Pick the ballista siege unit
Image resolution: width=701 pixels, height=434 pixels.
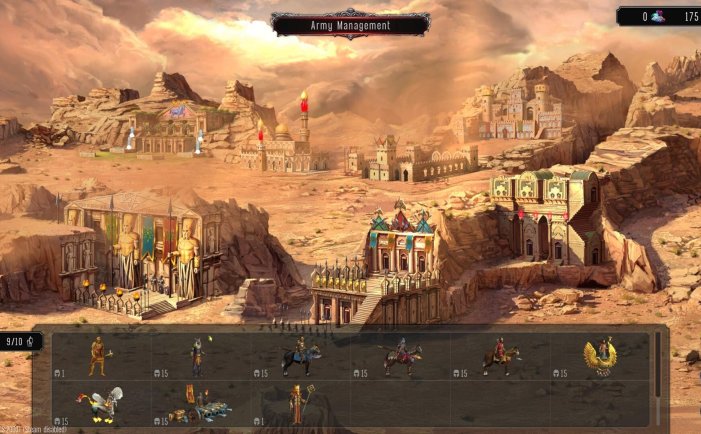pos(199,407)
